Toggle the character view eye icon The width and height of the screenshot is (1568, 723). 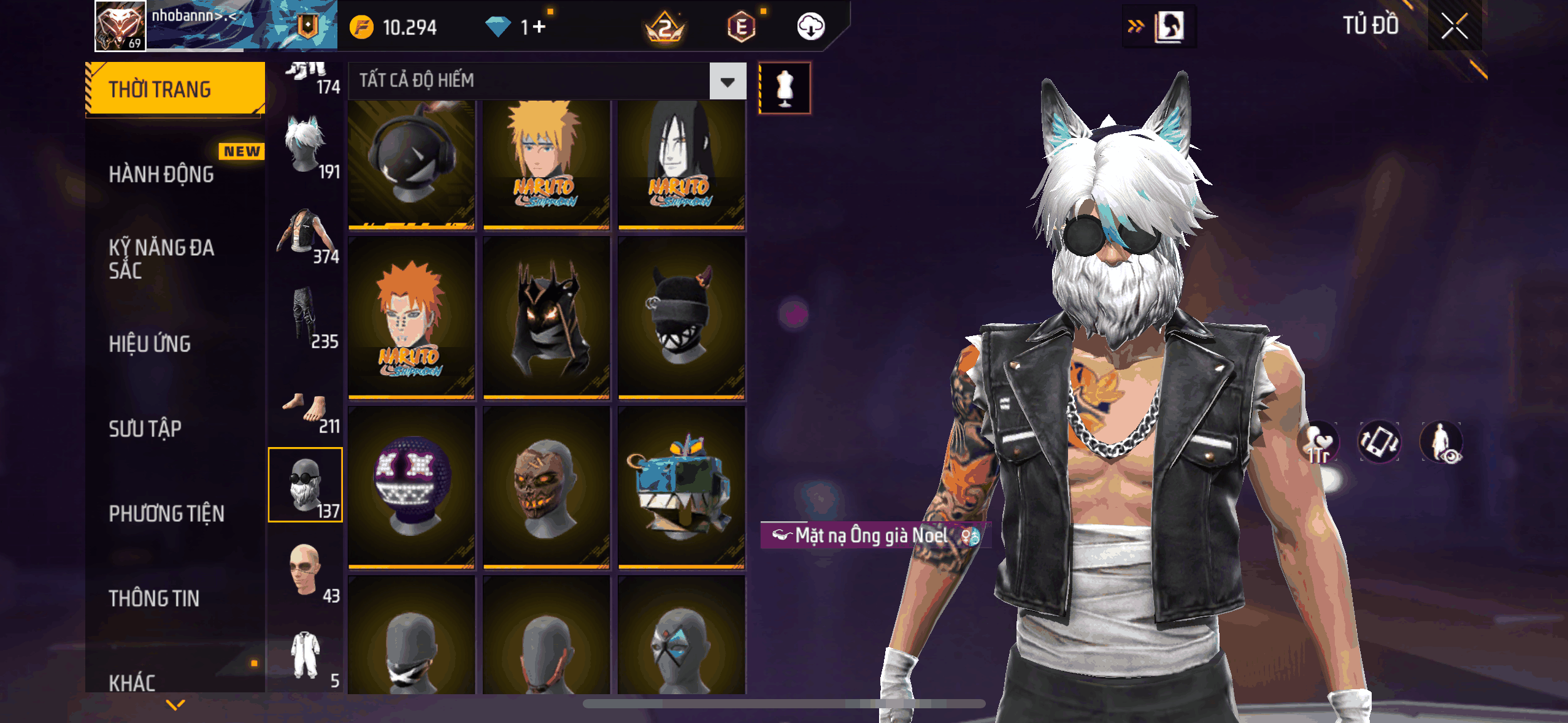1442,442
